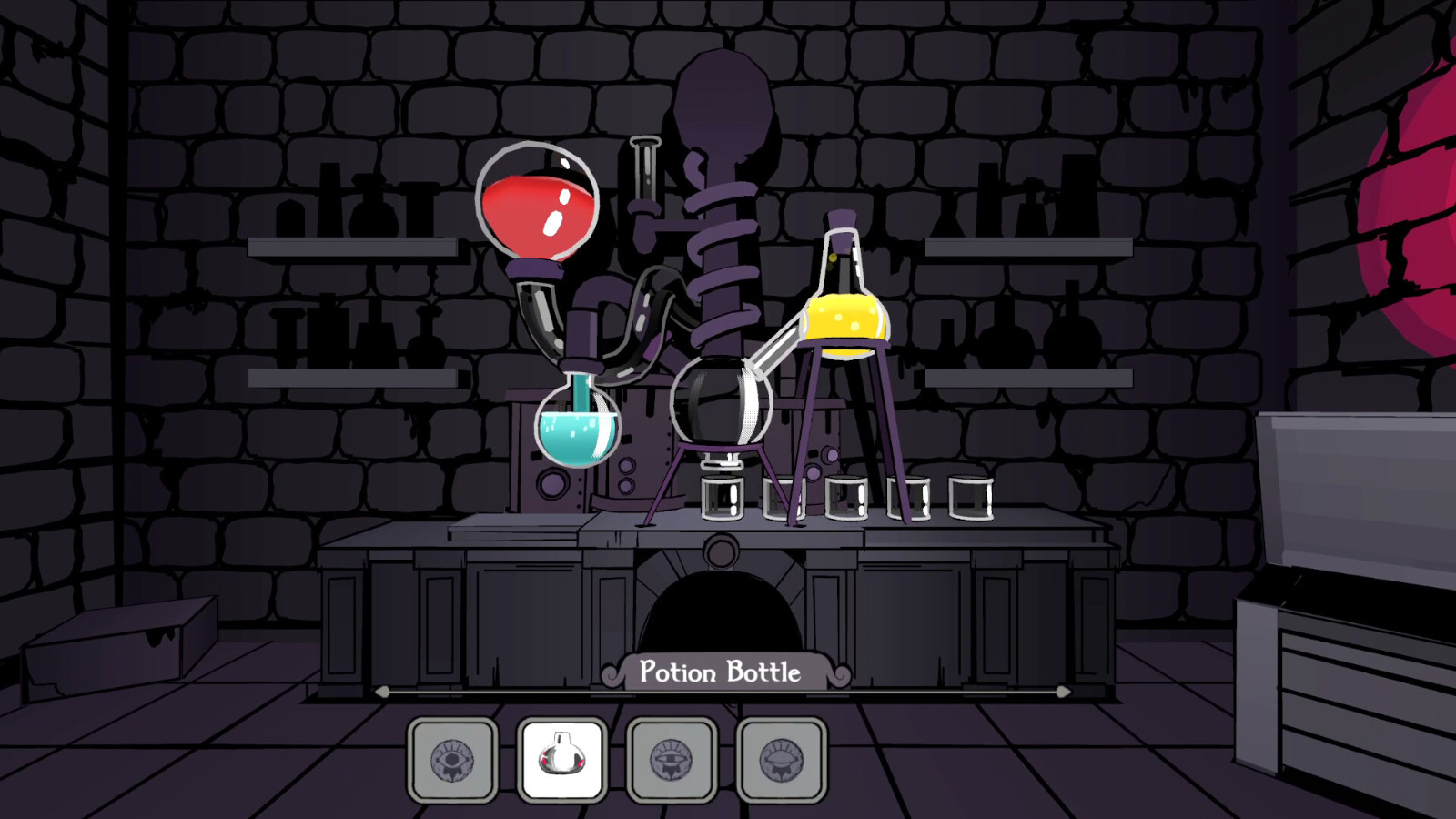1456x819 pixels.
Task: Select the teal liquid flask
Action: pos(580,428)
